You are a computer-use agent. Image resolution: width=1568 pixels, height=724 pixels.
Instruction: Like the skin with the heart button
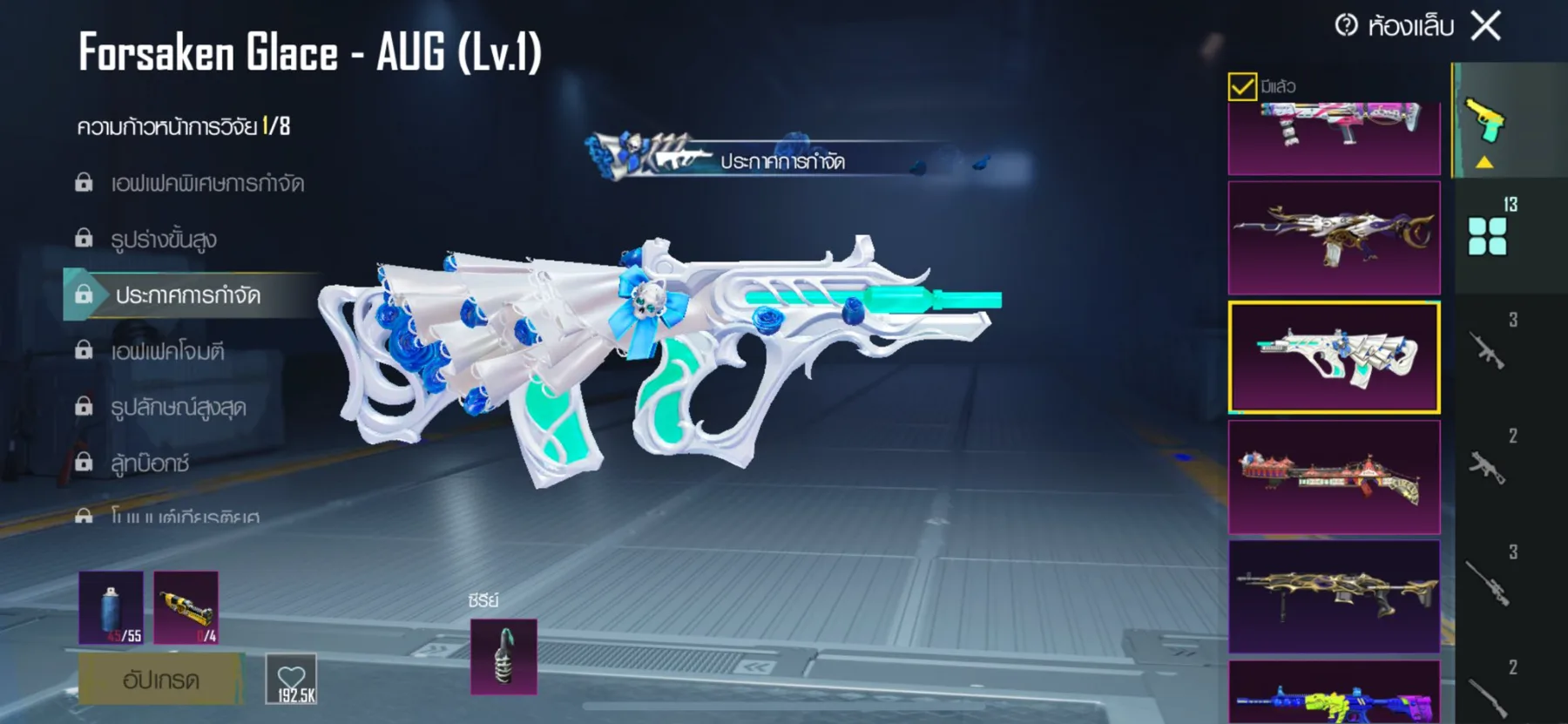pos(291,680)
